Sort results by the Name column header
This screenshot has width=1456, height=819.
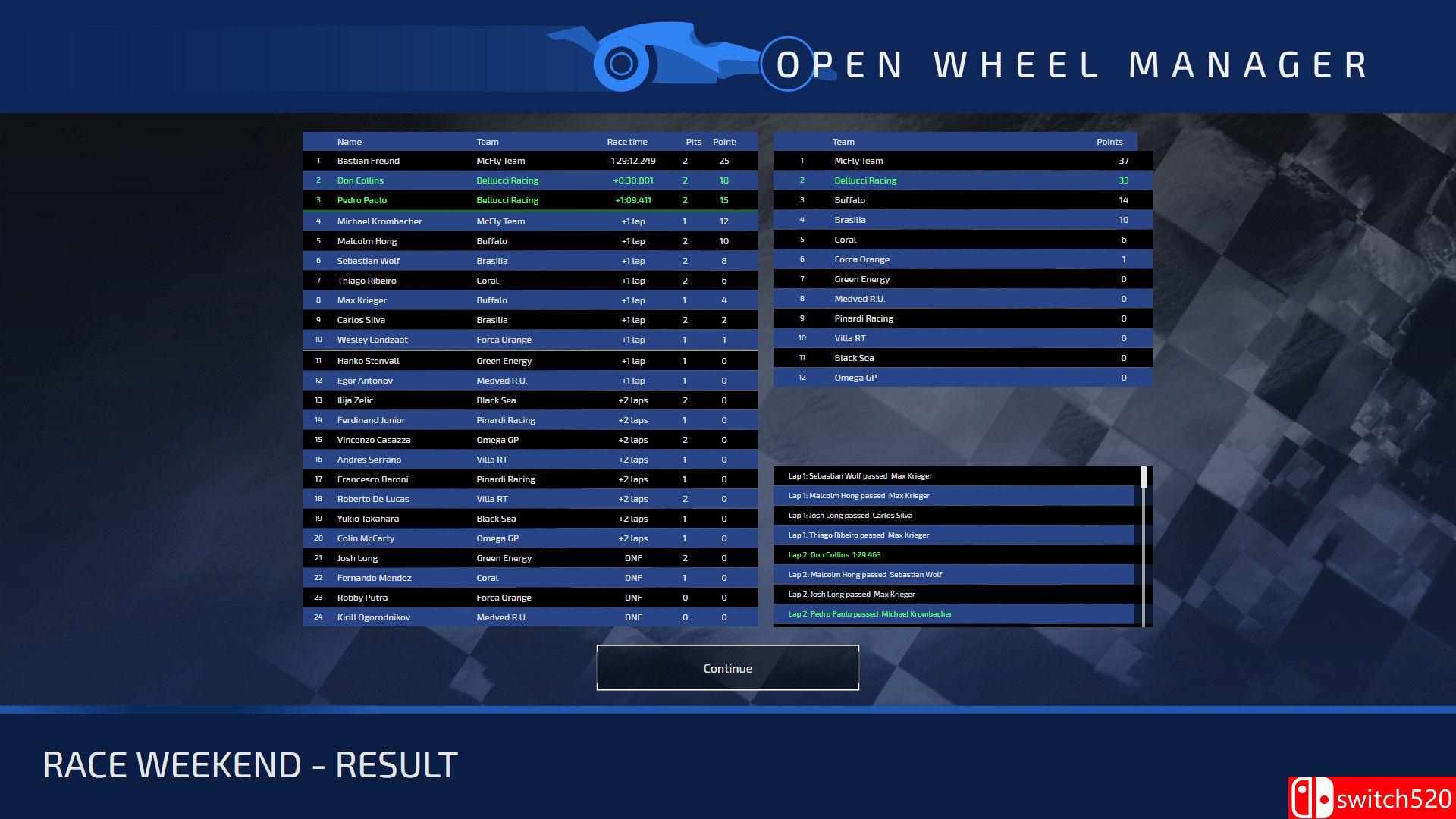click(x=349, y=141)
